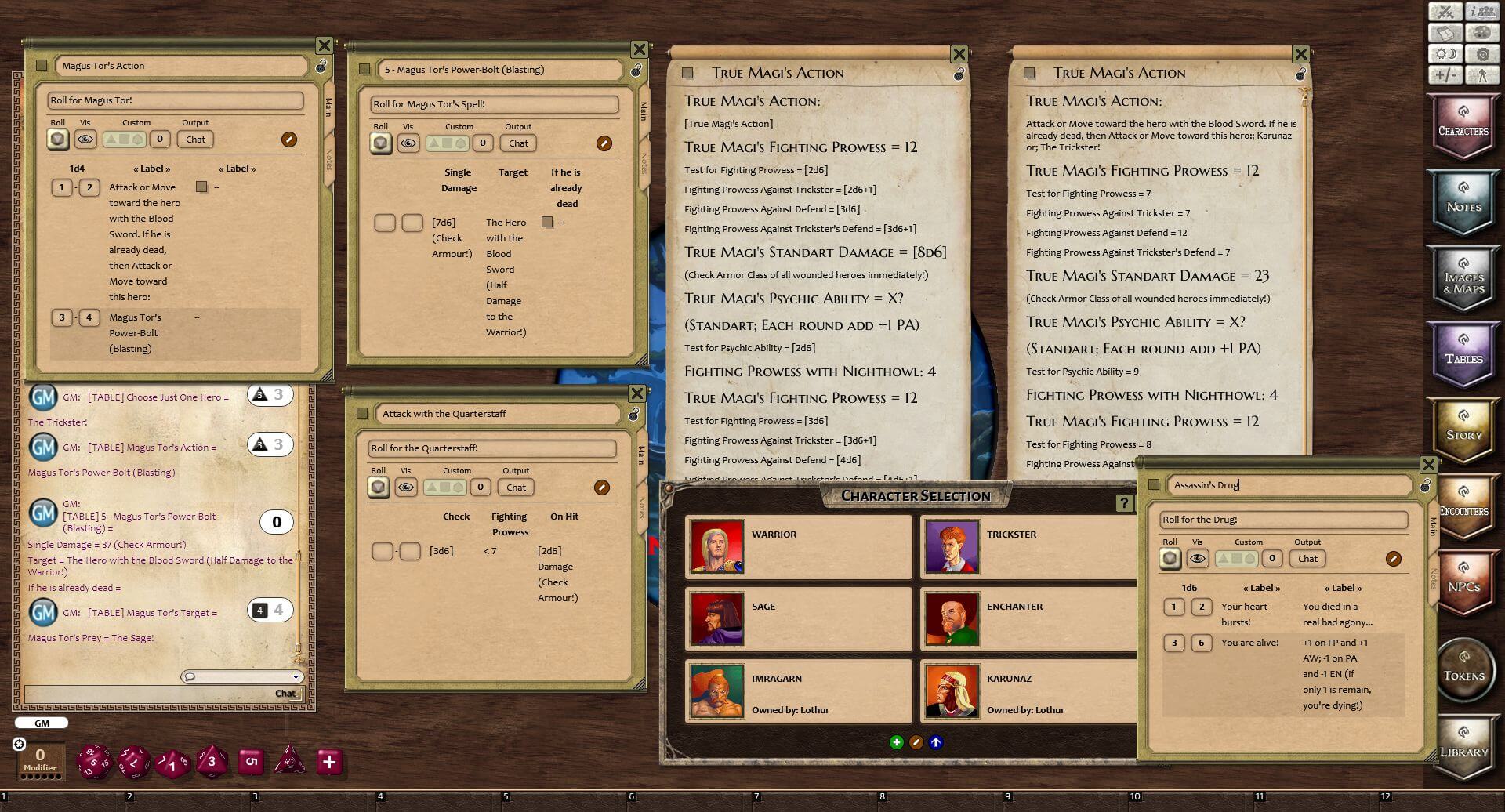Open the NPCs sidebar panel
Viewport: 1505px width, 812px height.
1463,582
